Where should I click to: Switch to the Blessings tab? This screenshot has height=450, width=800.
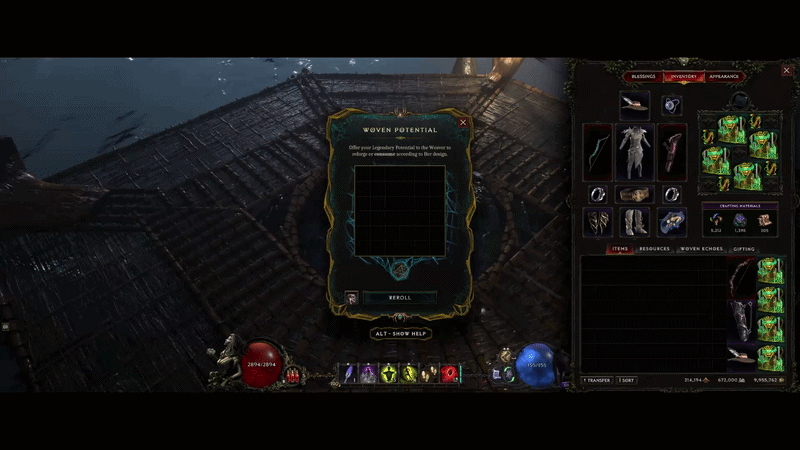pos(644,76)
